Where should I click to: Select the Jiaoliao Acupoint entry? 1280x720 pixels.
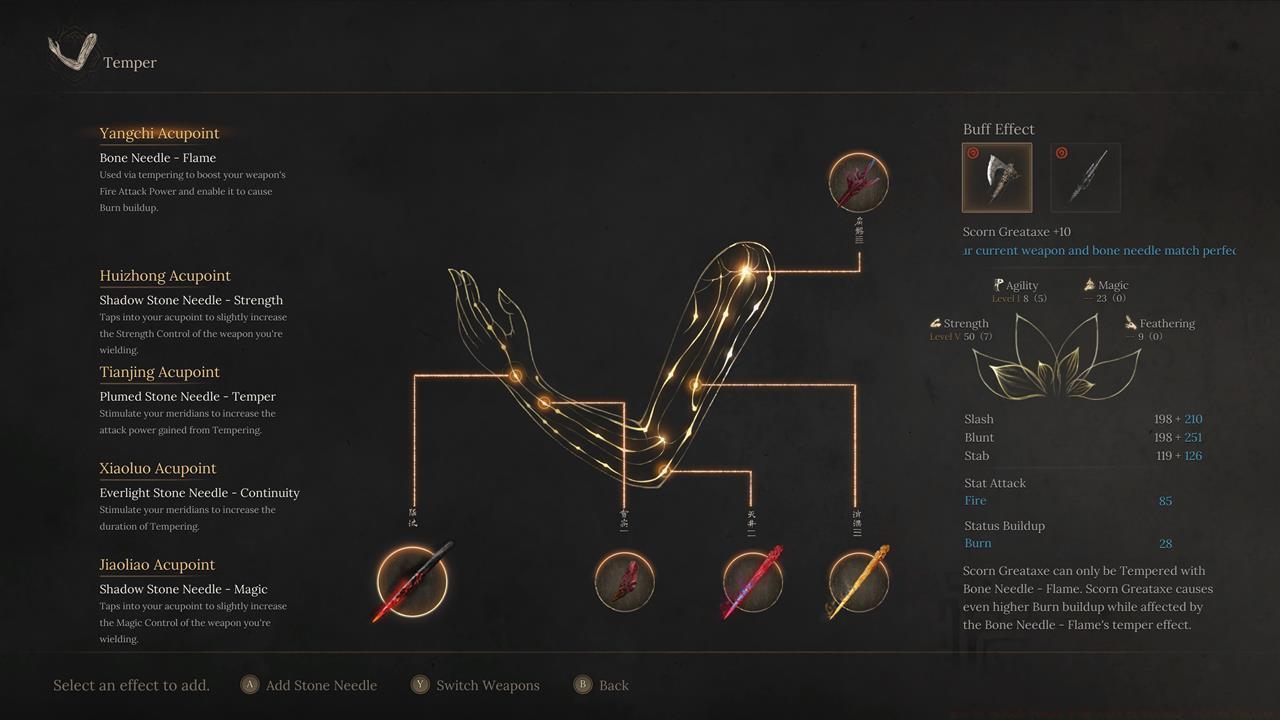click(156, 564)
